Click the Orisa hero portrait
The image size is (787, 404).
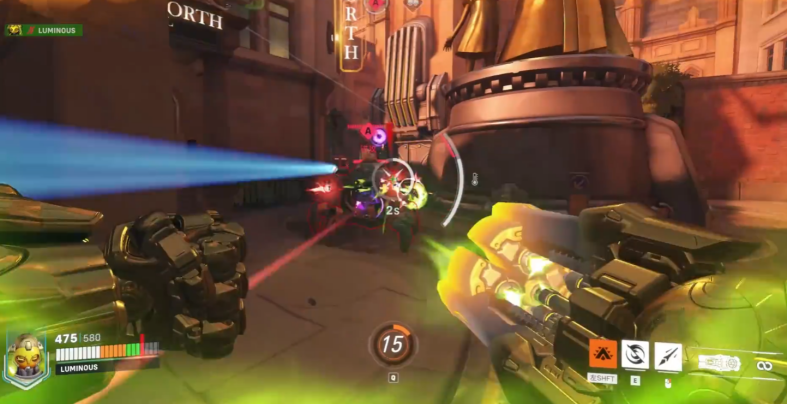[x=26, y=357]
